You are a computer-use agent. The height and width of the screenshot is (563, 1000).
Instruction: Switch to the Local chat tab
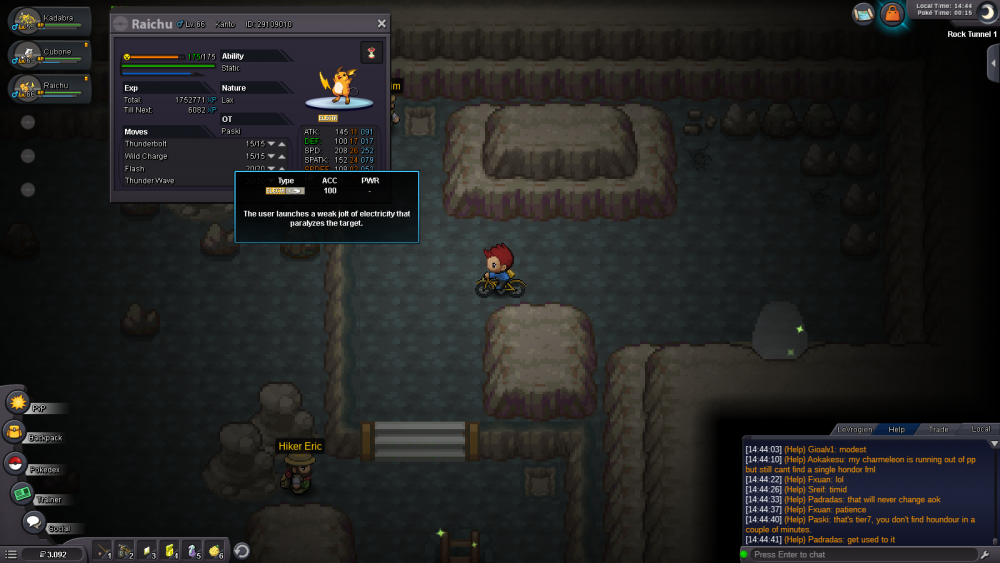click(x=981, y=429)
